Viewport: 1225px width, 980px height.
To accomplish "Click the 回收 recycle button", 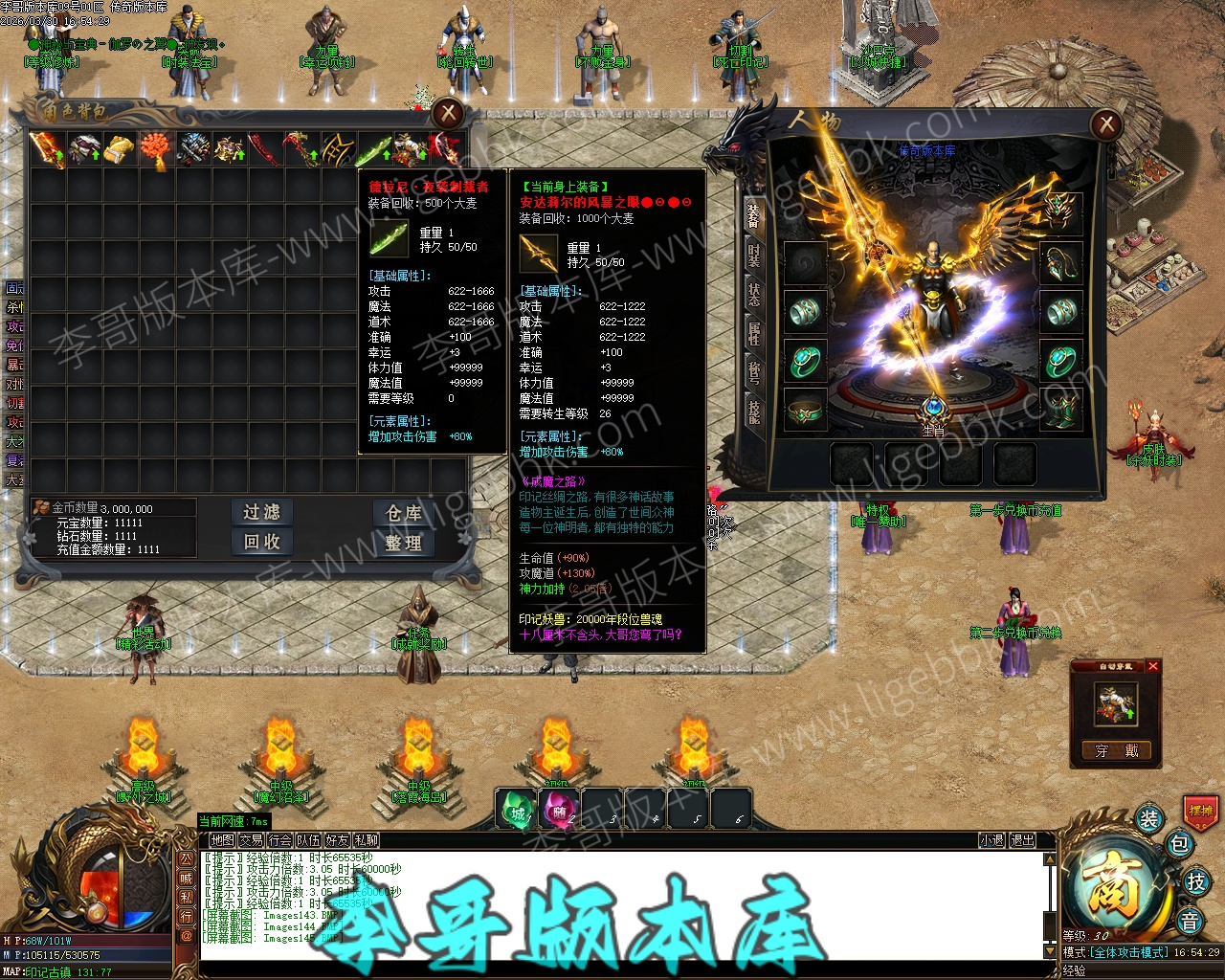I will [x=261, y=542].
